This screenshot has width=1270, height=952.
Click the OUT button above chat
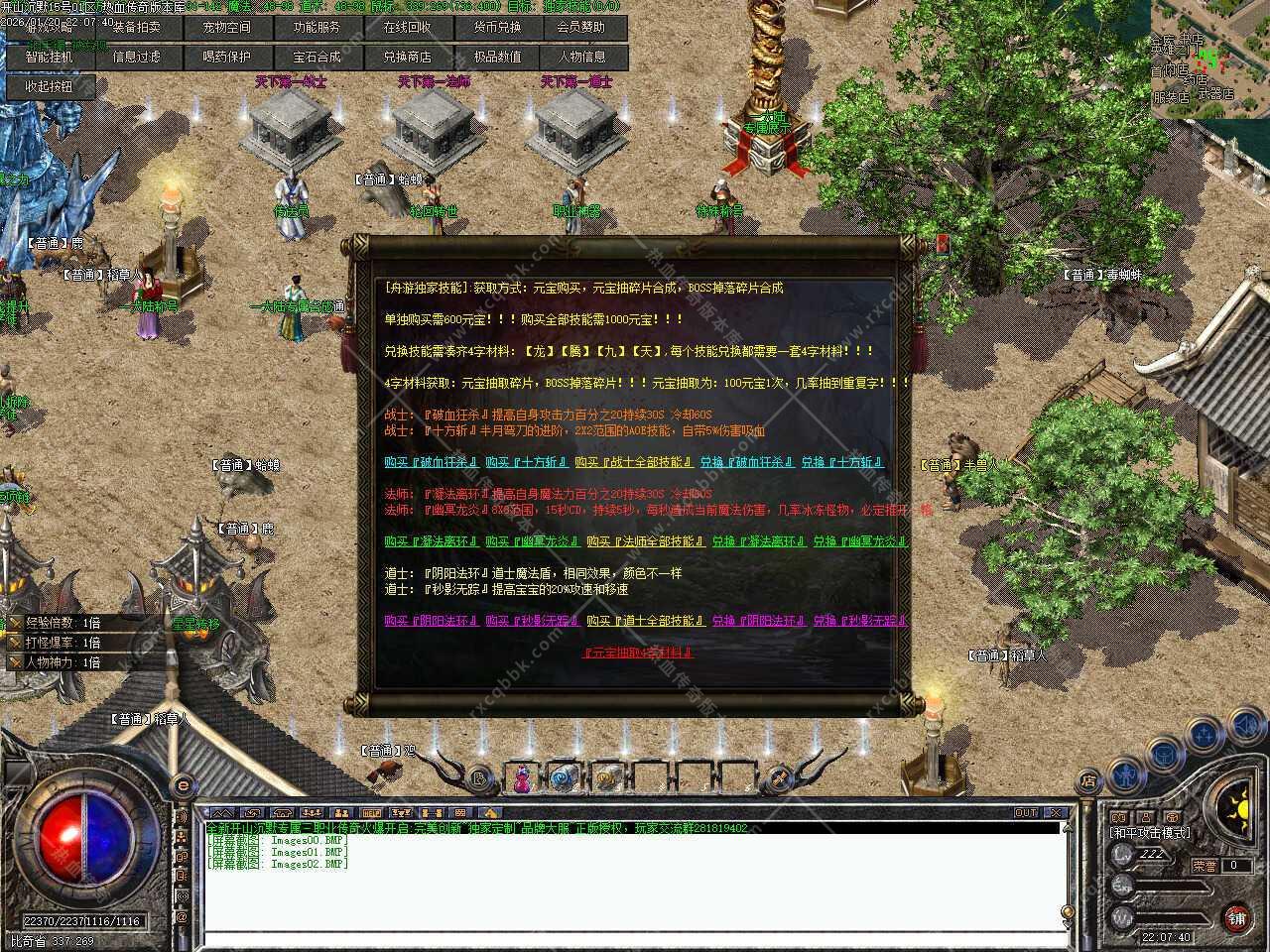(1026, 813)
